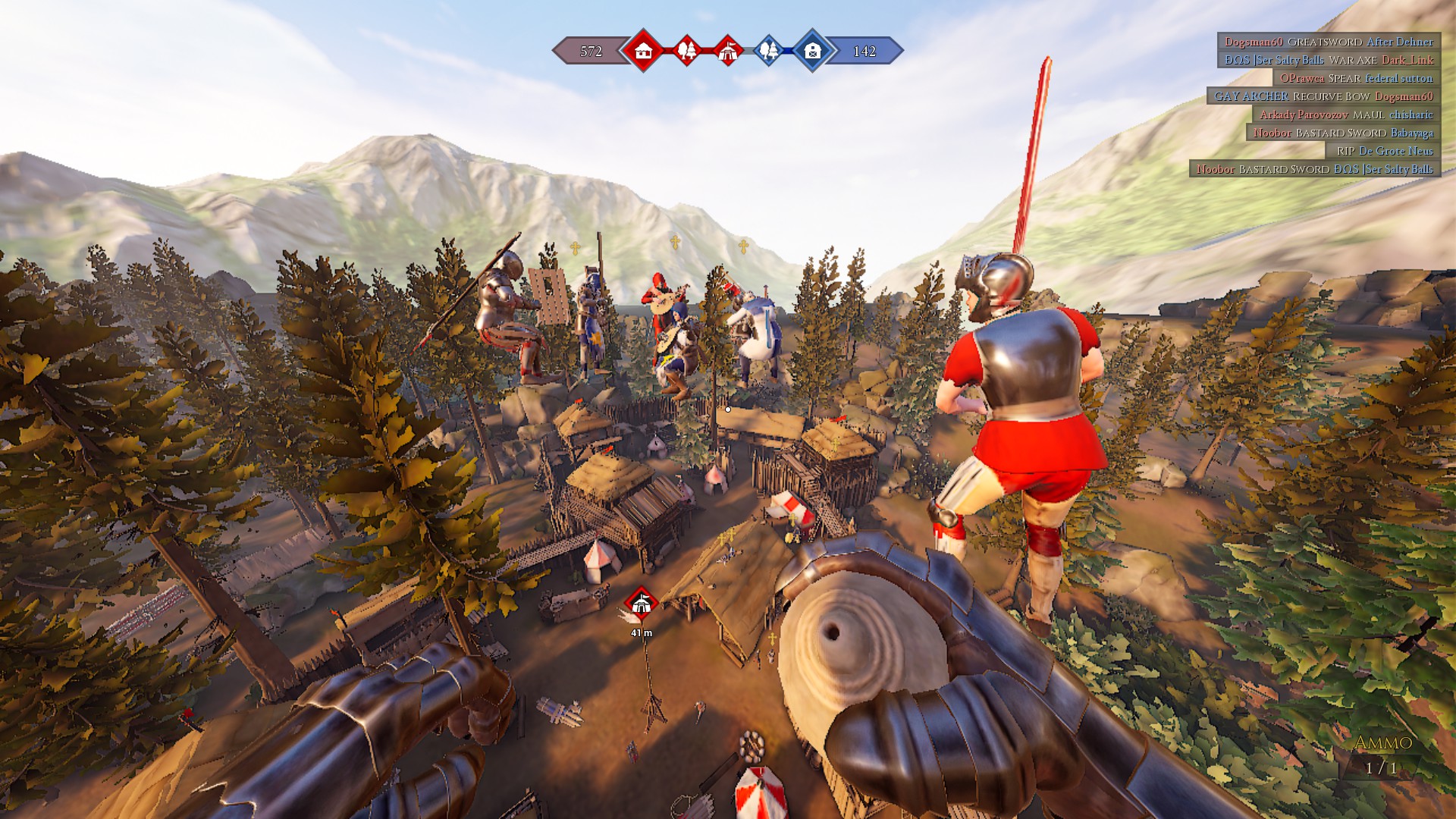Click Noobor's Bastard Sword kill on Babayaga
This screenshot has width=1456, height=819.
coord(1343,133)
